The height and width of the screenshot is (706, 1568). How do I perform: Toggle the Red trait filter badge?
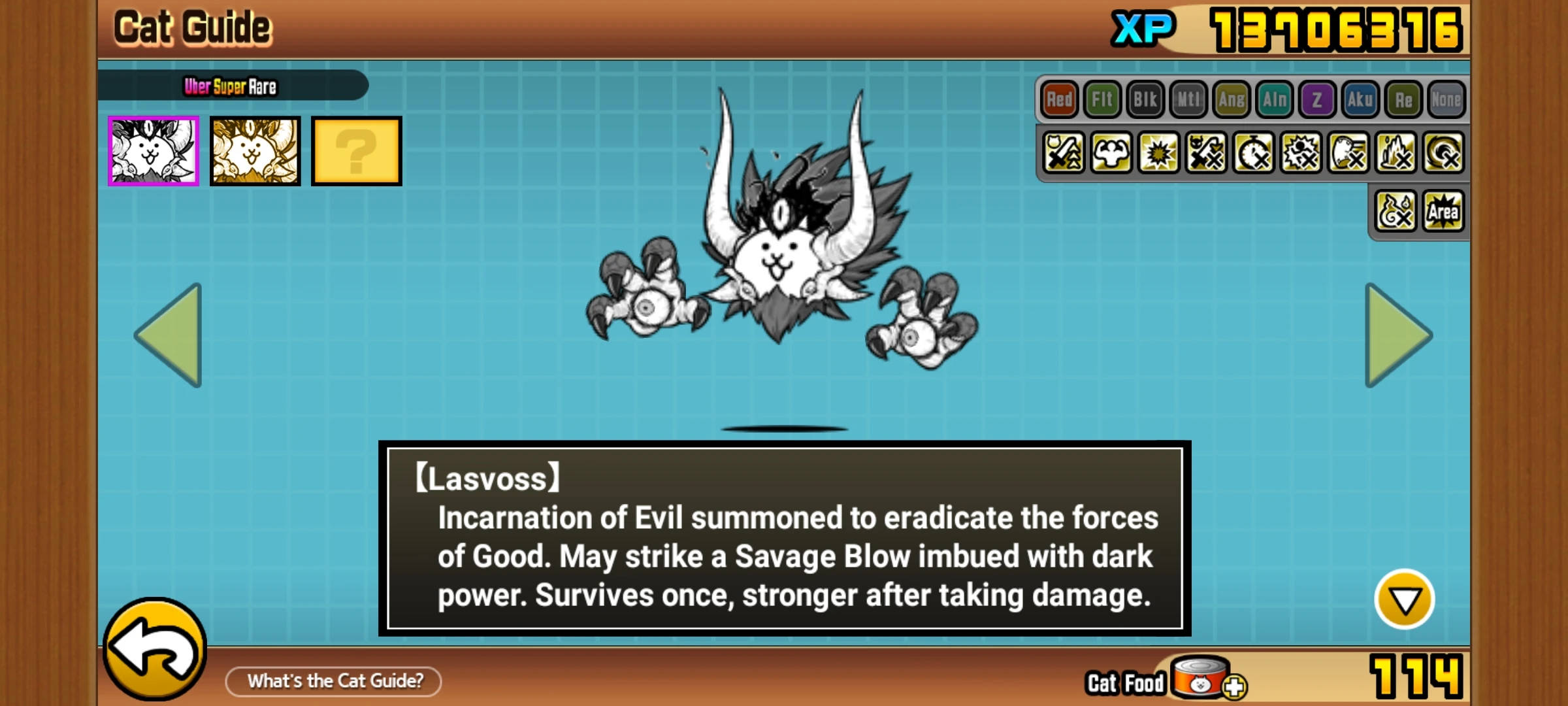[1058, 99]
